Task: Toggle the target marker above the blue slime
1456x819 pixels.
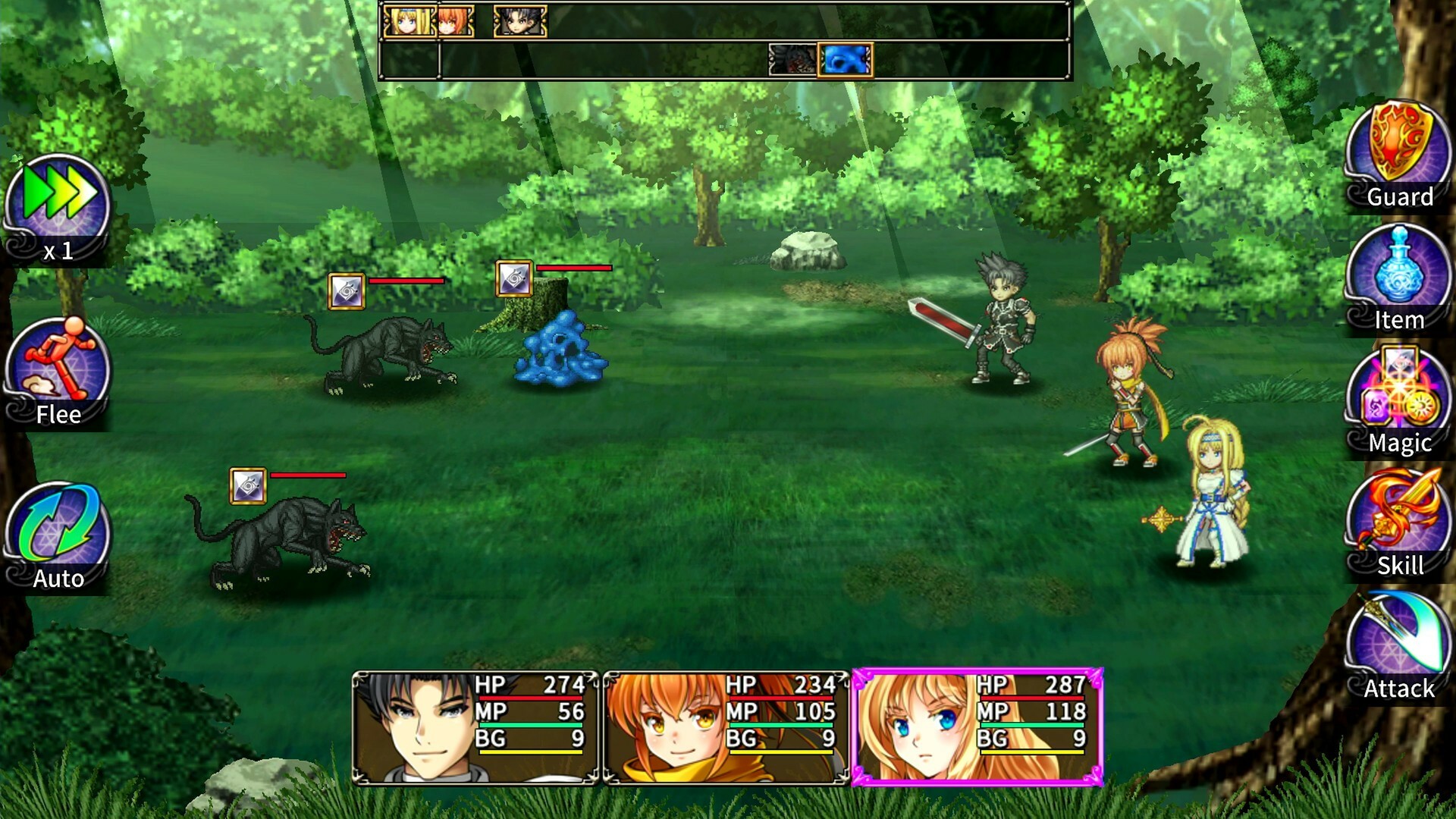Action: tap(514, 279)
